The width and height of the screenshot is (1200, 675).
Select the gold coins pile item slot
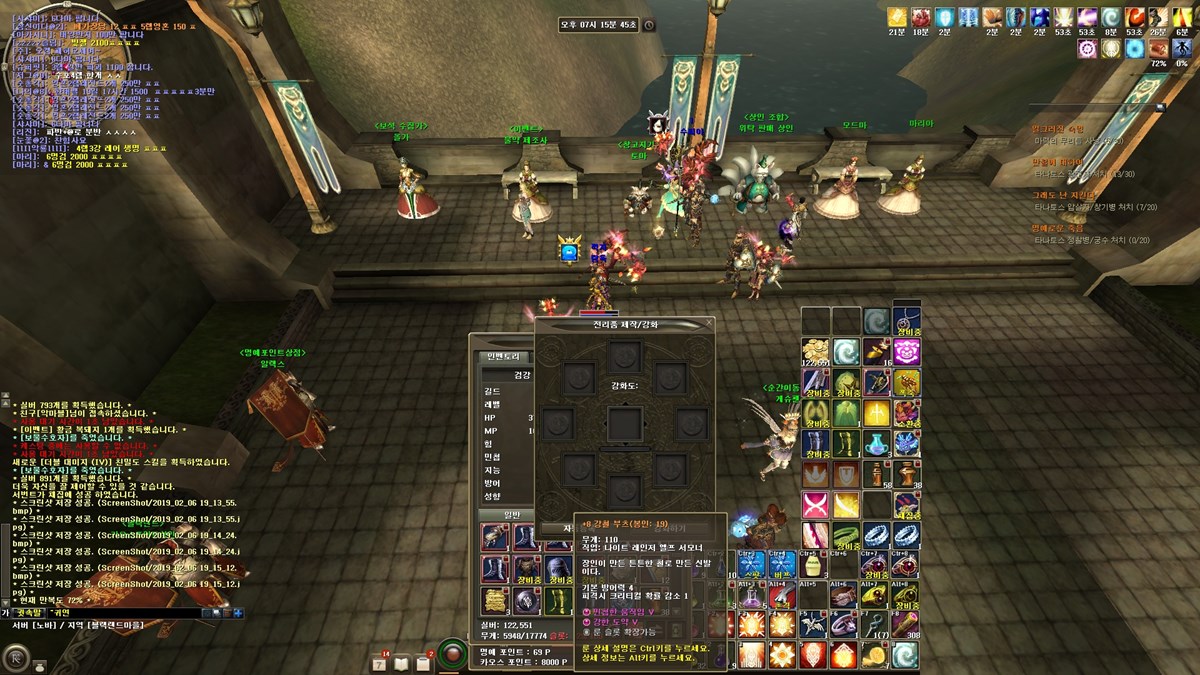pos(814,352)
